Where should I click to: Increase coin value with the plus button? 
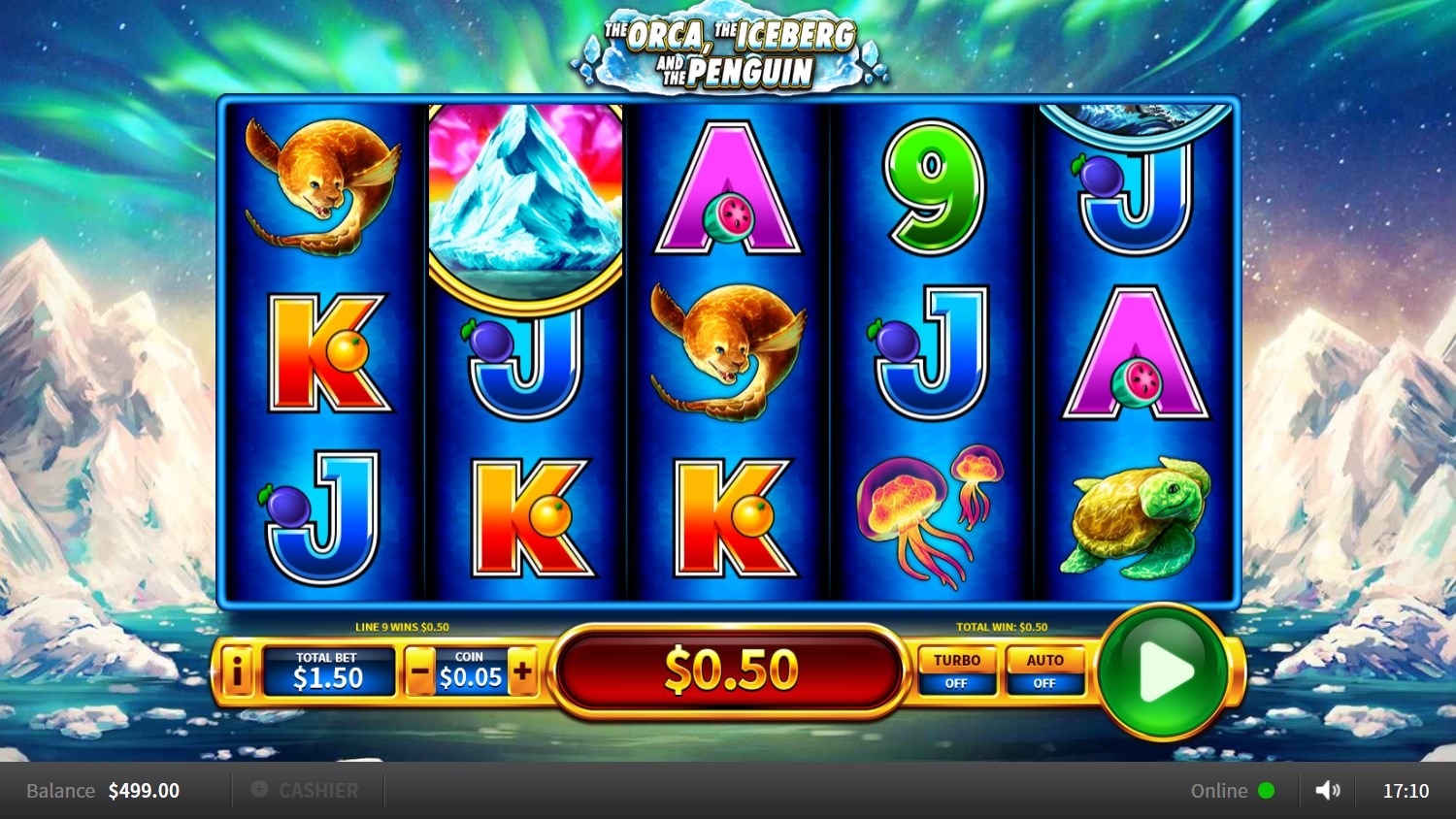[x=522, y=672]
